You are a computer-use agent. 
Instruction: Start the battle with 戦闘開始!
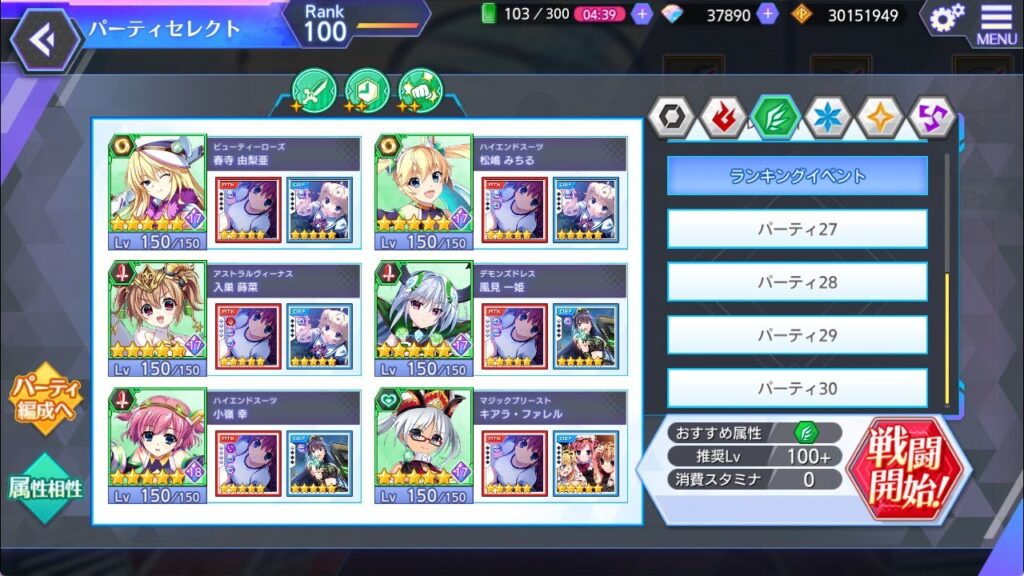(x=906, y=466)
